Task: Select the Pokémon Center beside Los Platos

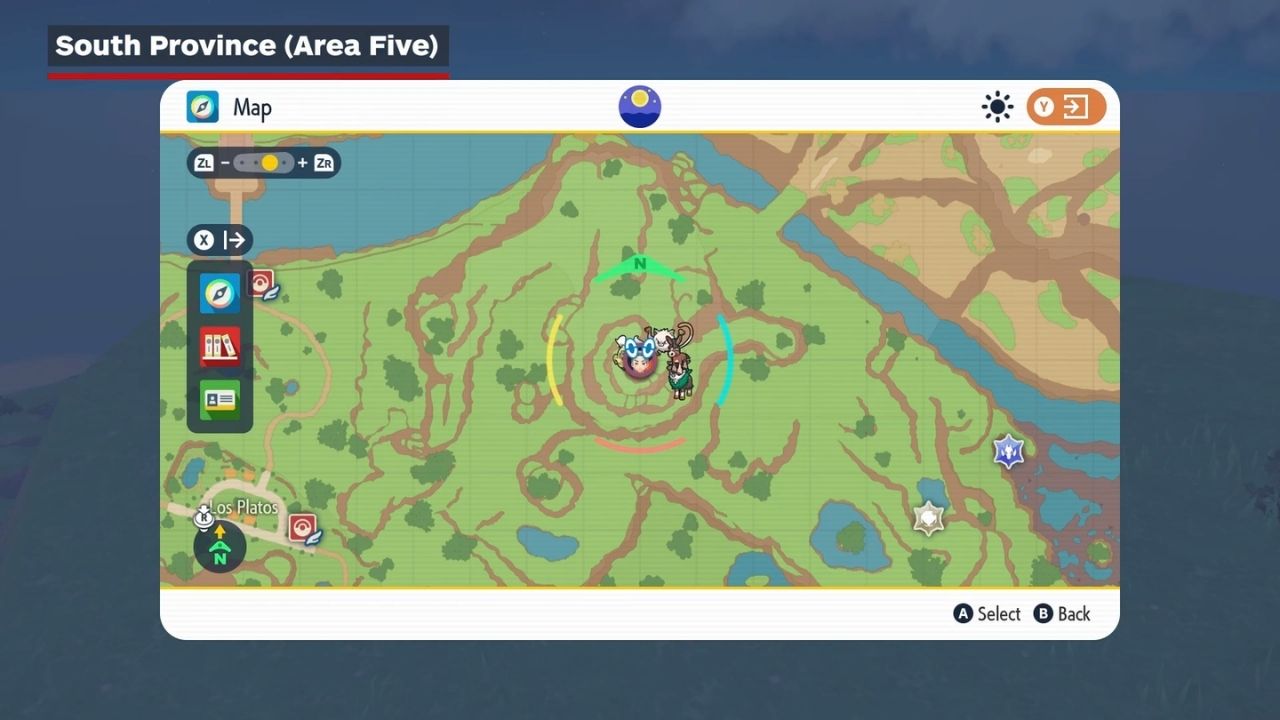Action: click(303, 527)
